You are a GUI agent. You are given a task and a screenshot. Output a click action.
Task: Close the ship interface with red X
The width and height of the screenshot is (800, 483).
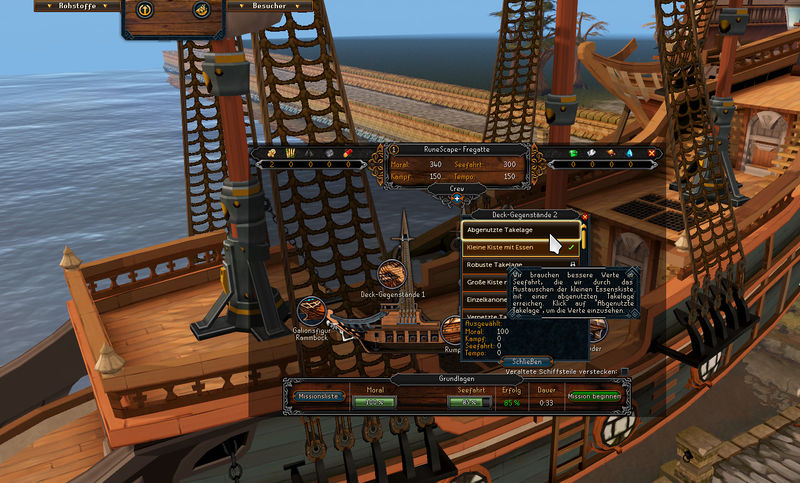[651, 153]
